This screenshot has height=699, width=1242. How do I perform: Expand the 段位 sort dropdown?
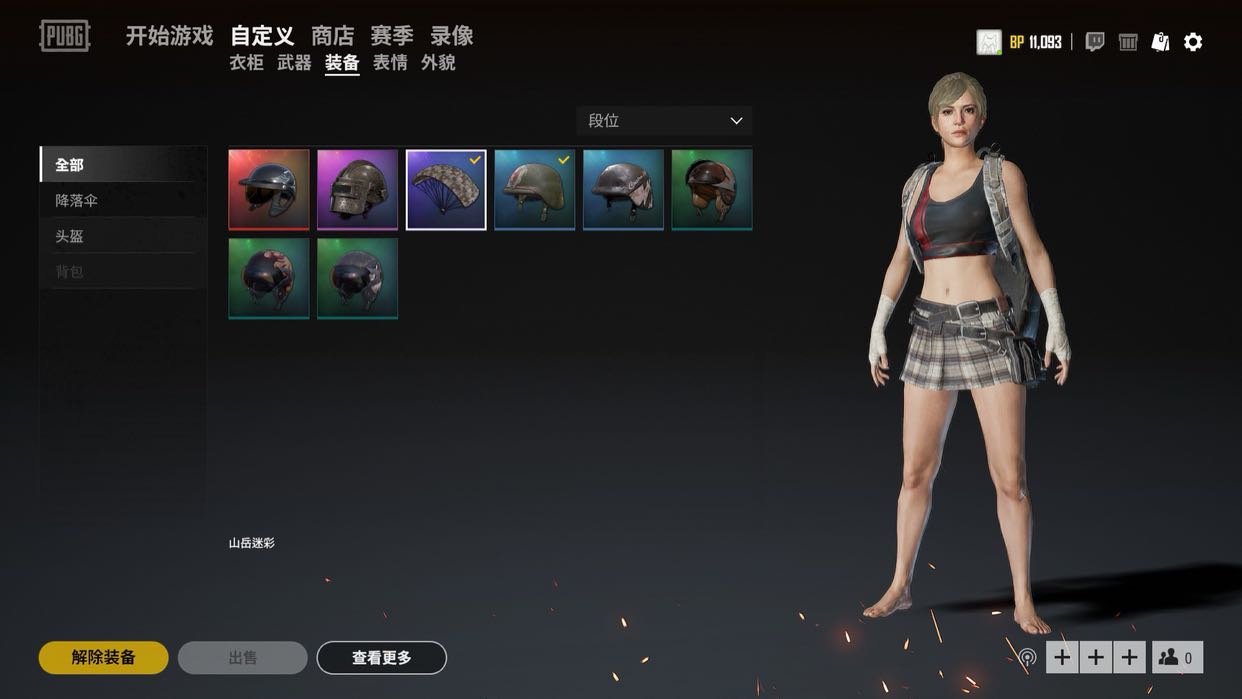(x=664, y=121)
